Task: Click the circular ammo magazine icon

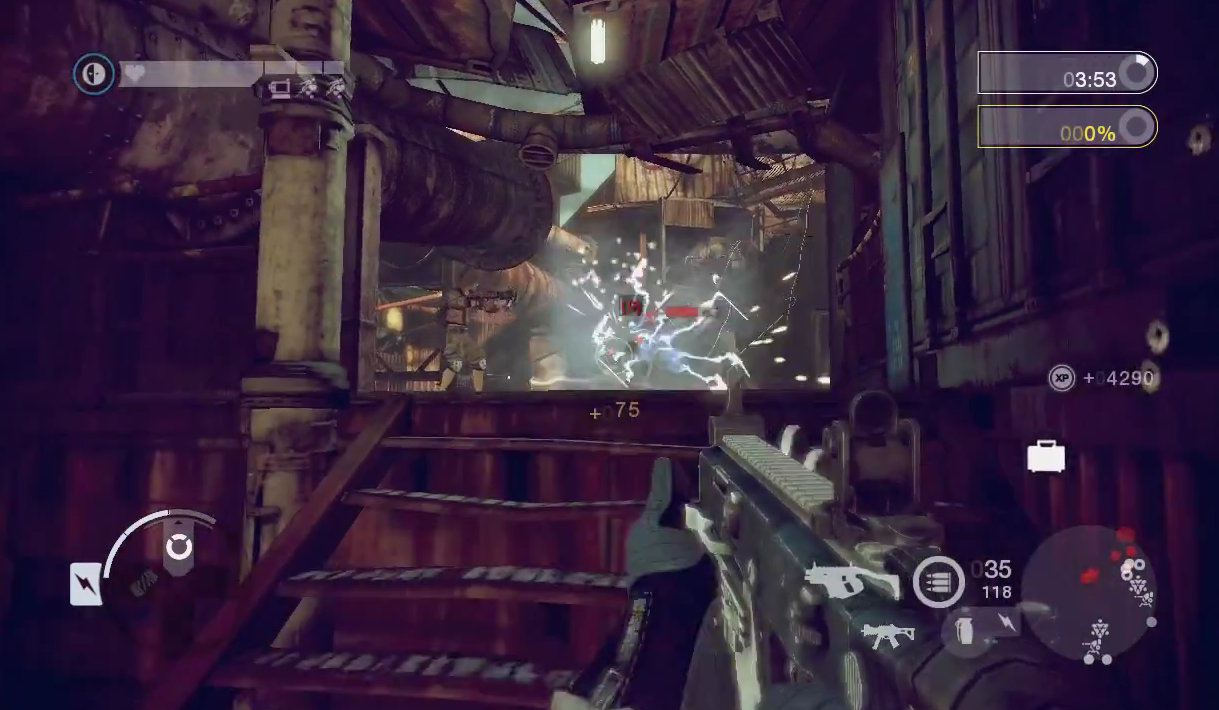Action: [x=937, y=581]
